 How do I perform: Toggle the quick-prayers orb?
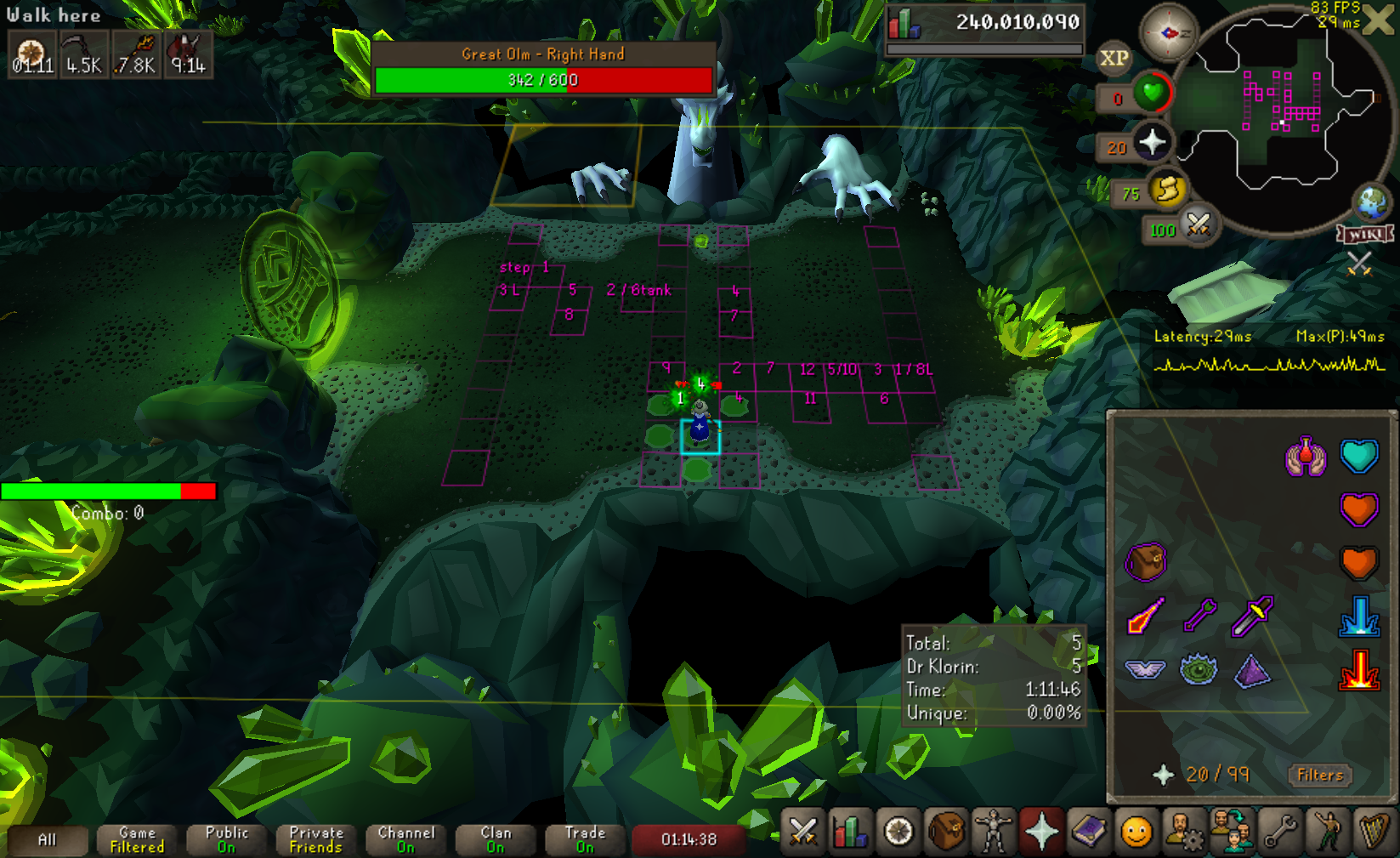tap(1153, 142)
